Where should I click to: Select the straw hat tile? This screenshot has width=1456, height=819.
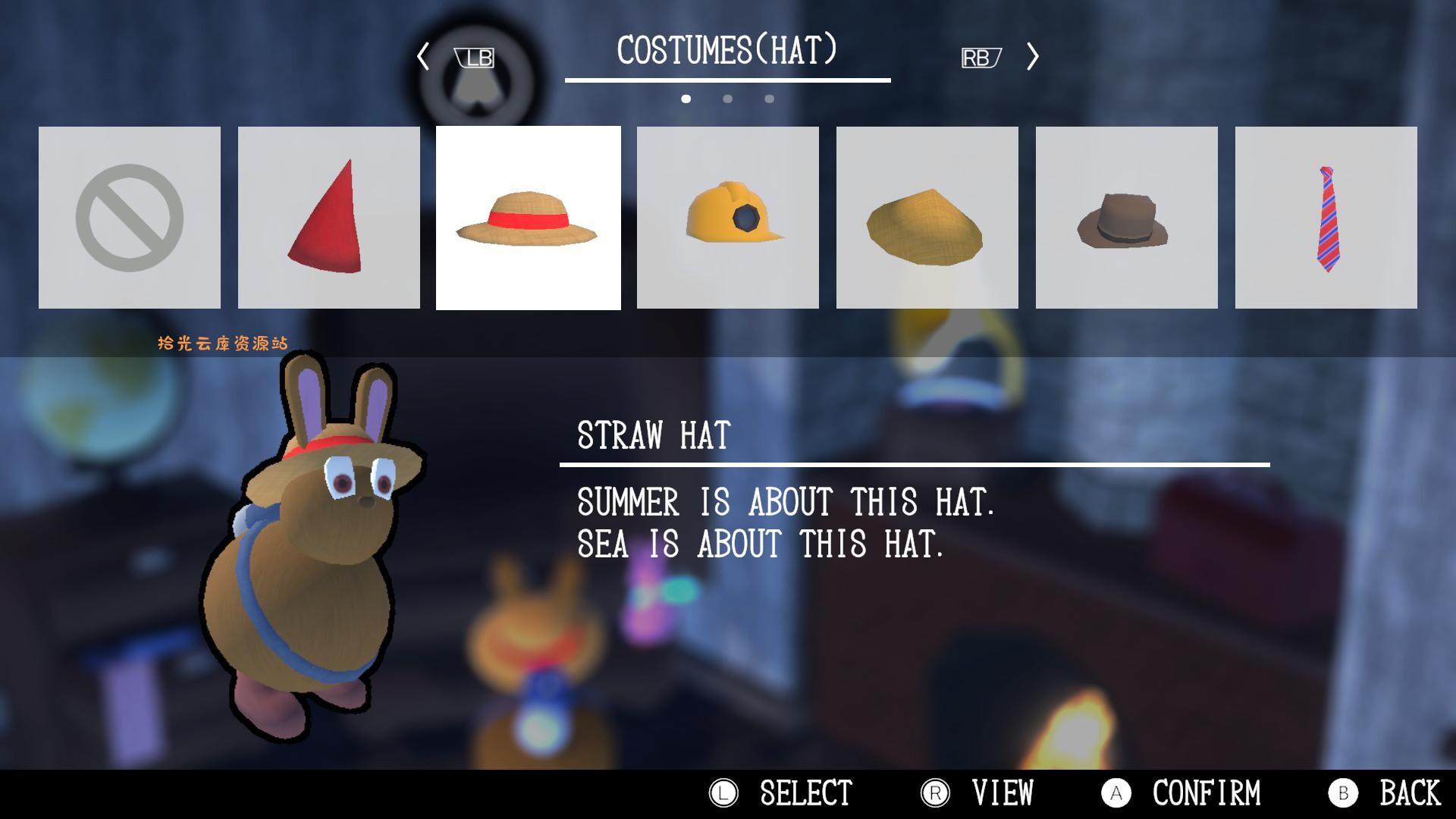point(528,218)
